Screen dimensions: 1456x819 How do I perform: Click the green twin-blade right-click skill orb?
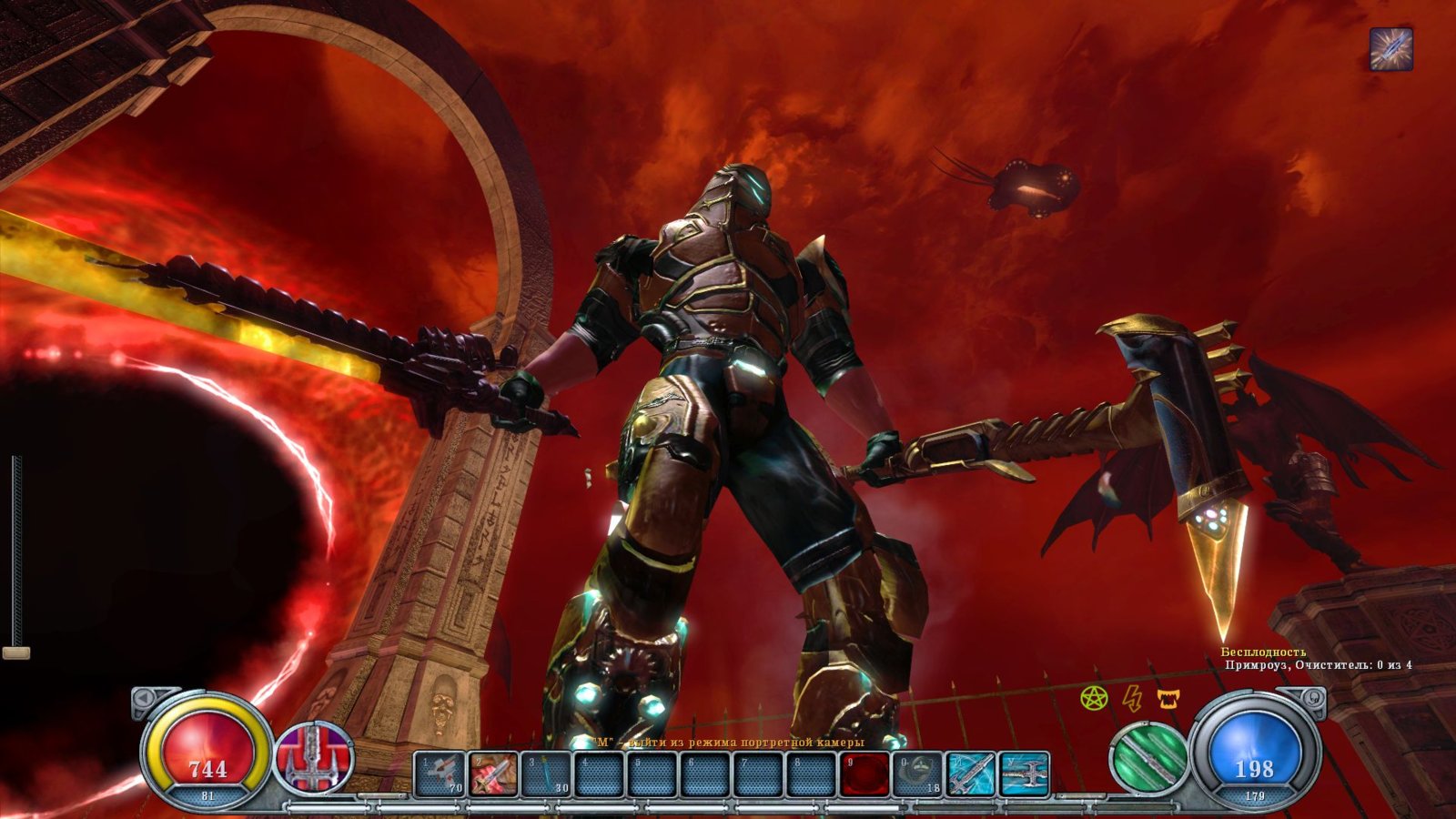tap(1148, 757)
